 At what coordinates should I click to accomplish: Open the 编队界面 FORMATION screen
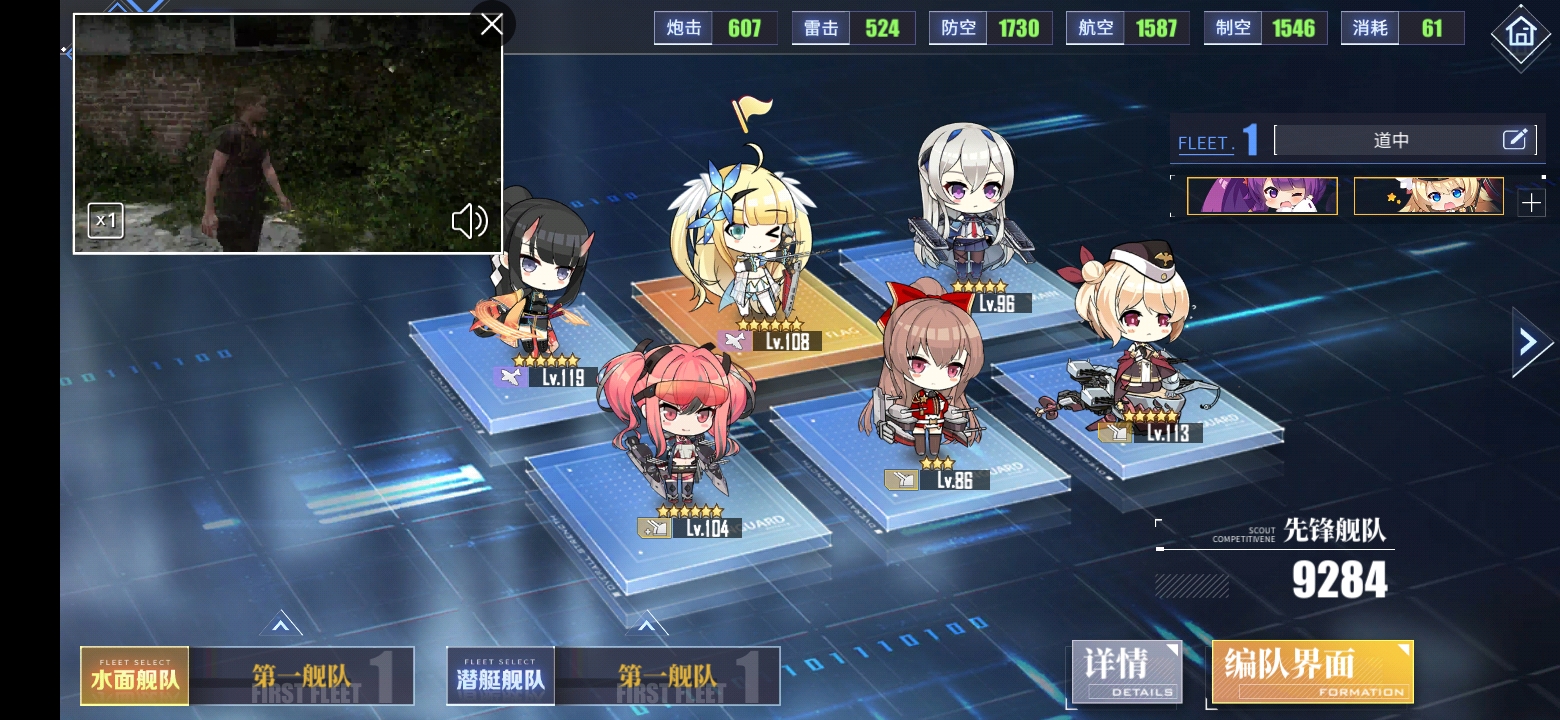pyautogui.click(x=1311, y=672)
